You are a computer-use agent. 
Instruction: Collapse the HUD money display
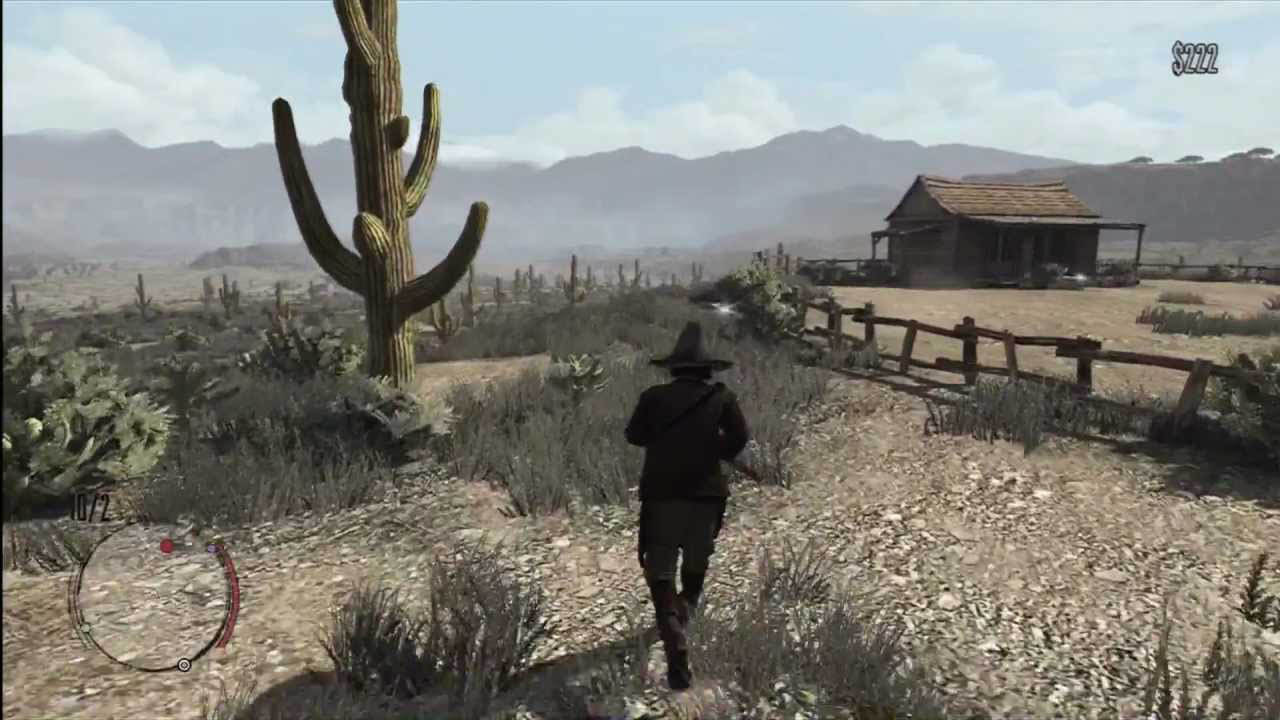pos(1196,57)
